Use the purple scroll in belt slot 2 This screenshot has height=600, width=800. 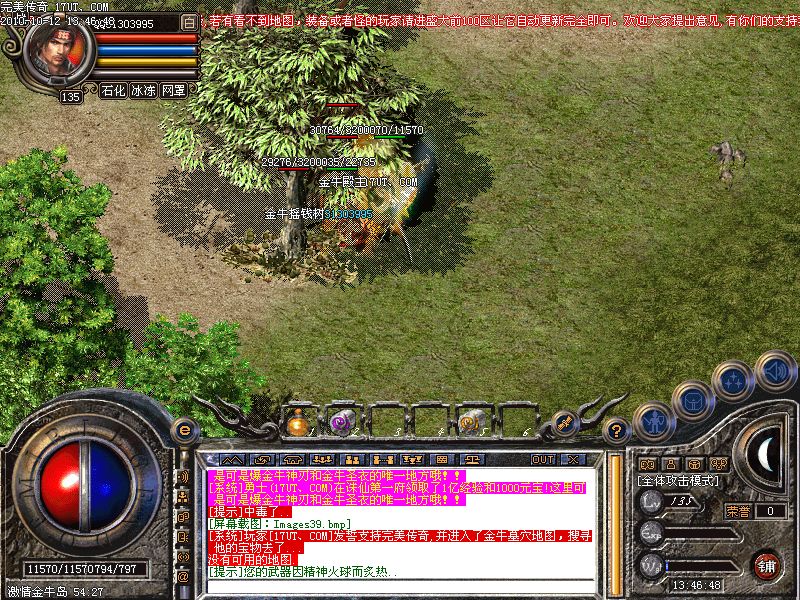point(341,422)
